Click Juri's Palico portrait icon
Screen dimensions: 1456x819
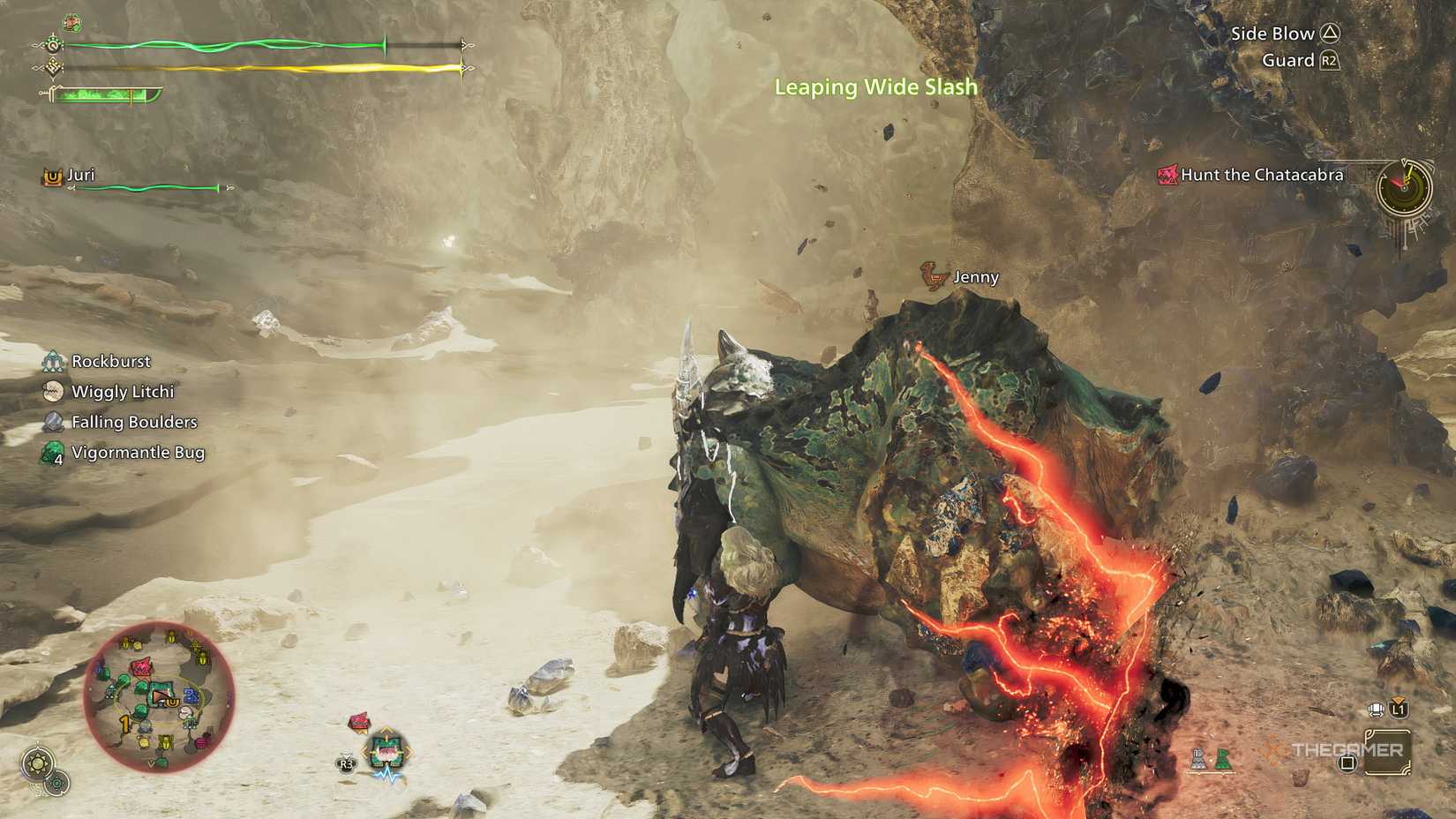(53, 177)
